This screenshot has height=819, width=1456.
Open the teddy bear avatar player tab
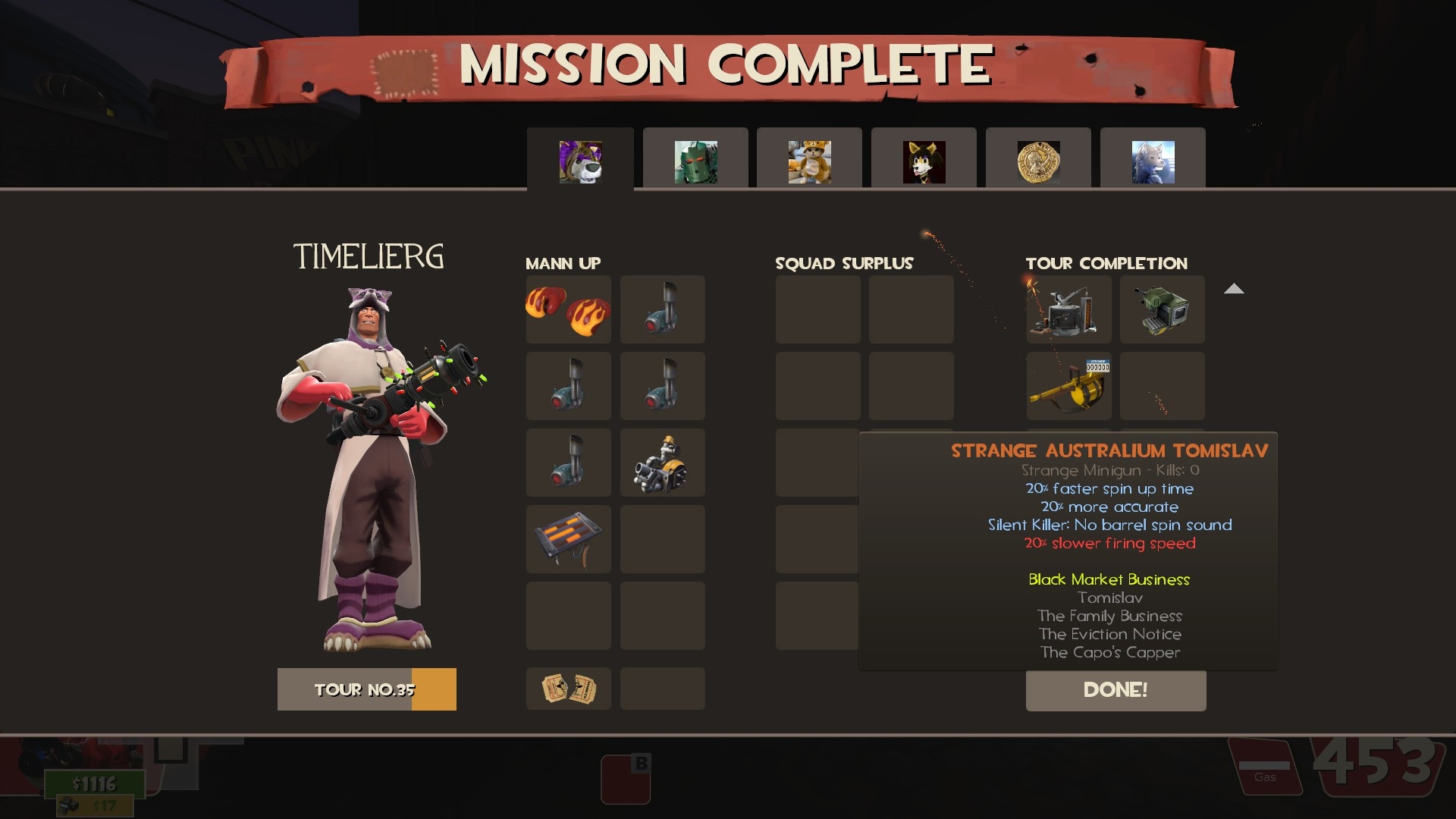[809, 162]
